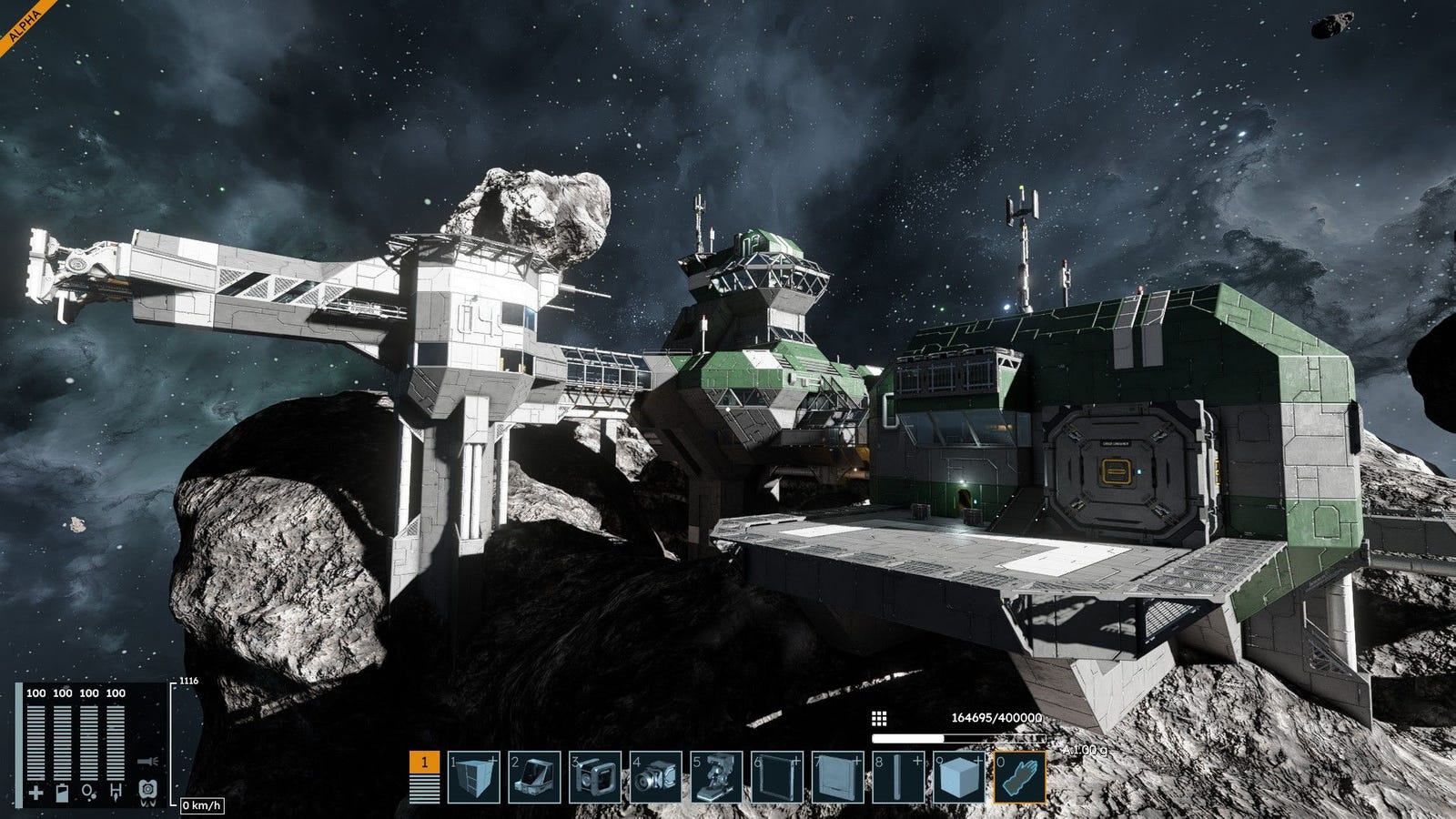Click the orange toolbar page 1 indicator
This screenshot has width=1456, height=819.
tap(423, 776)
